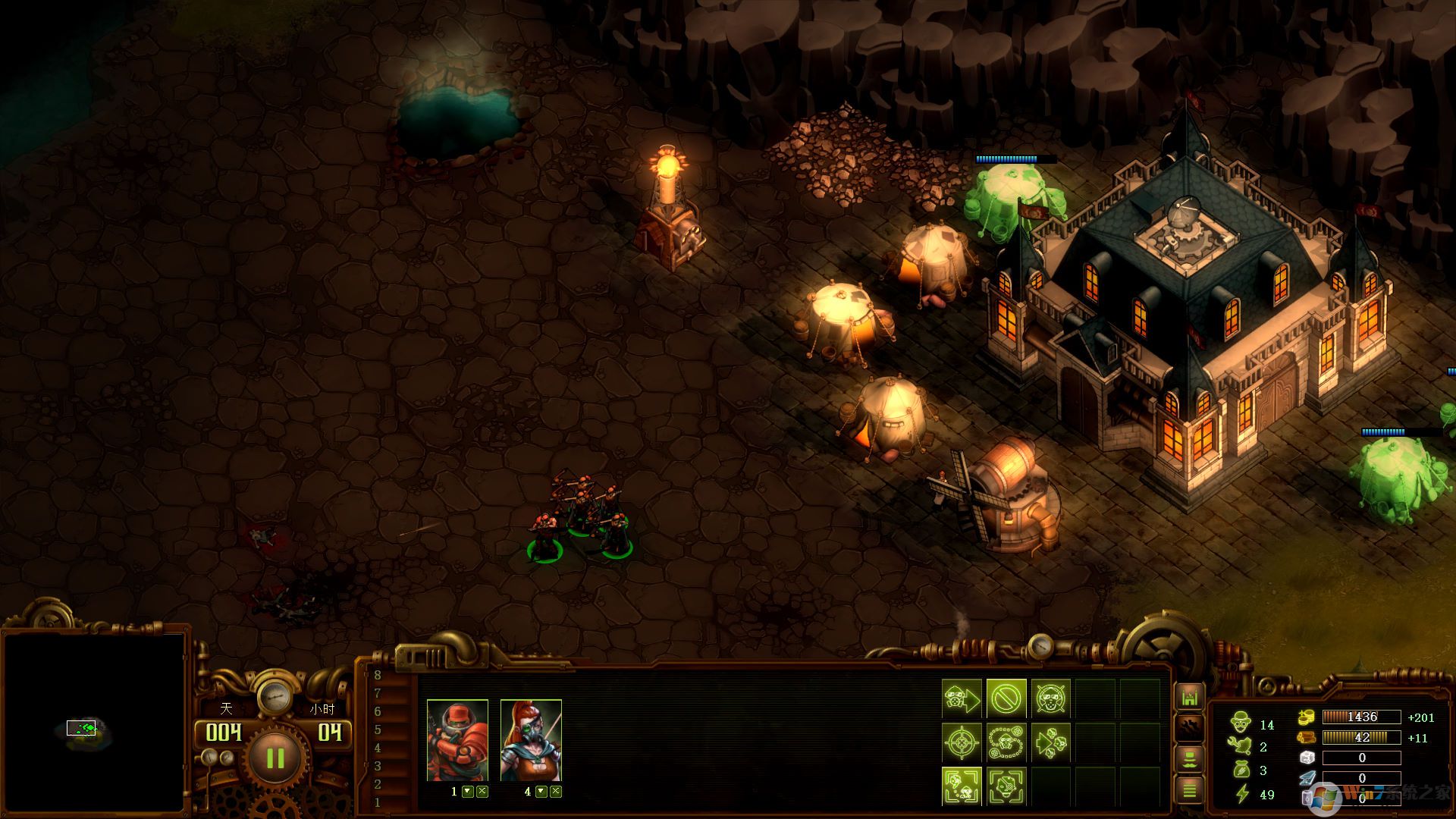The width and height of the screenshot is (1456, 819).
Task: Open the menu with three-lines button
Action: [x=1189, y=791]
